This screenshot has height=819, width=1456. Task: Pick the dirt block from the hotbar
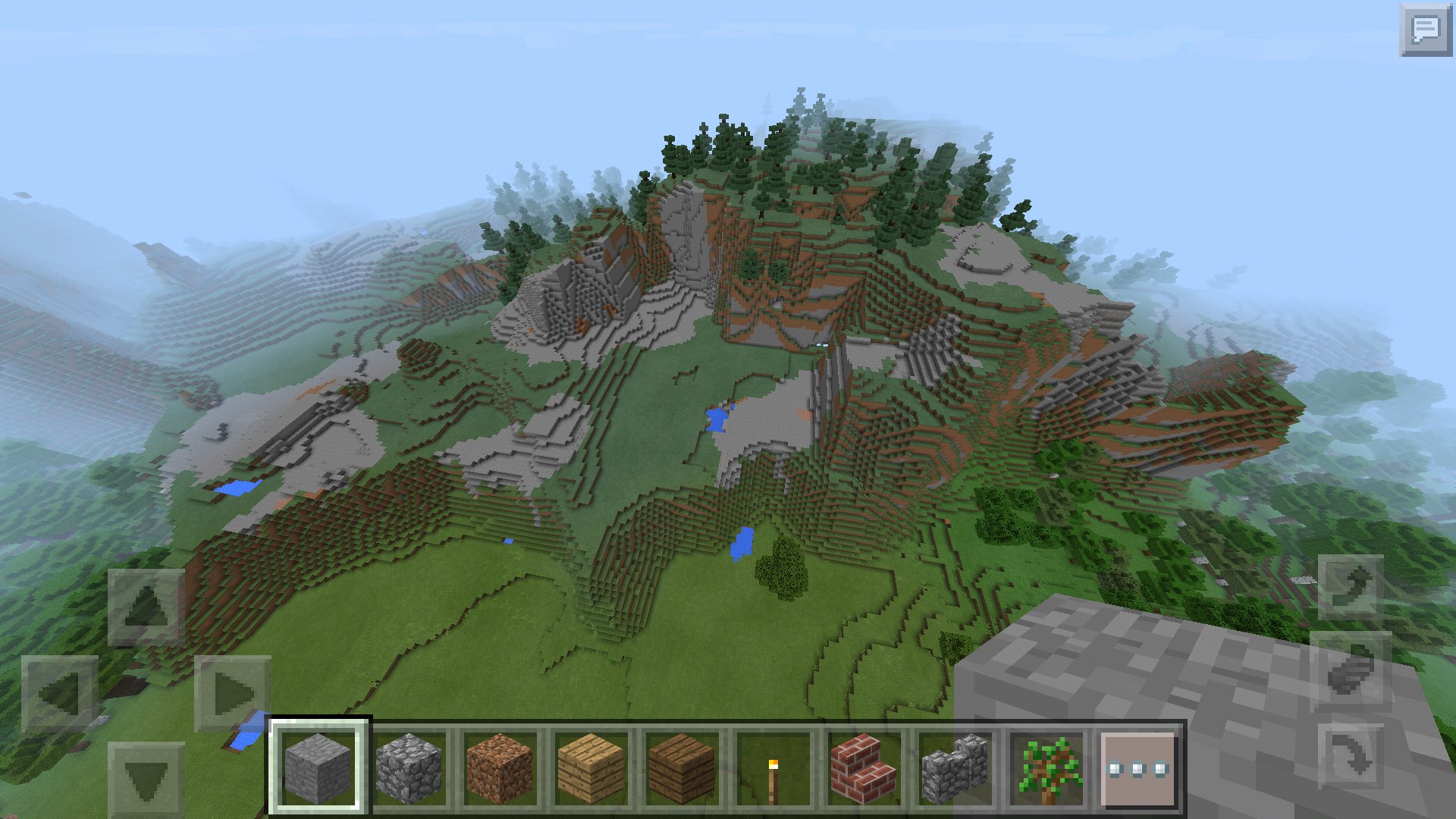500,766
